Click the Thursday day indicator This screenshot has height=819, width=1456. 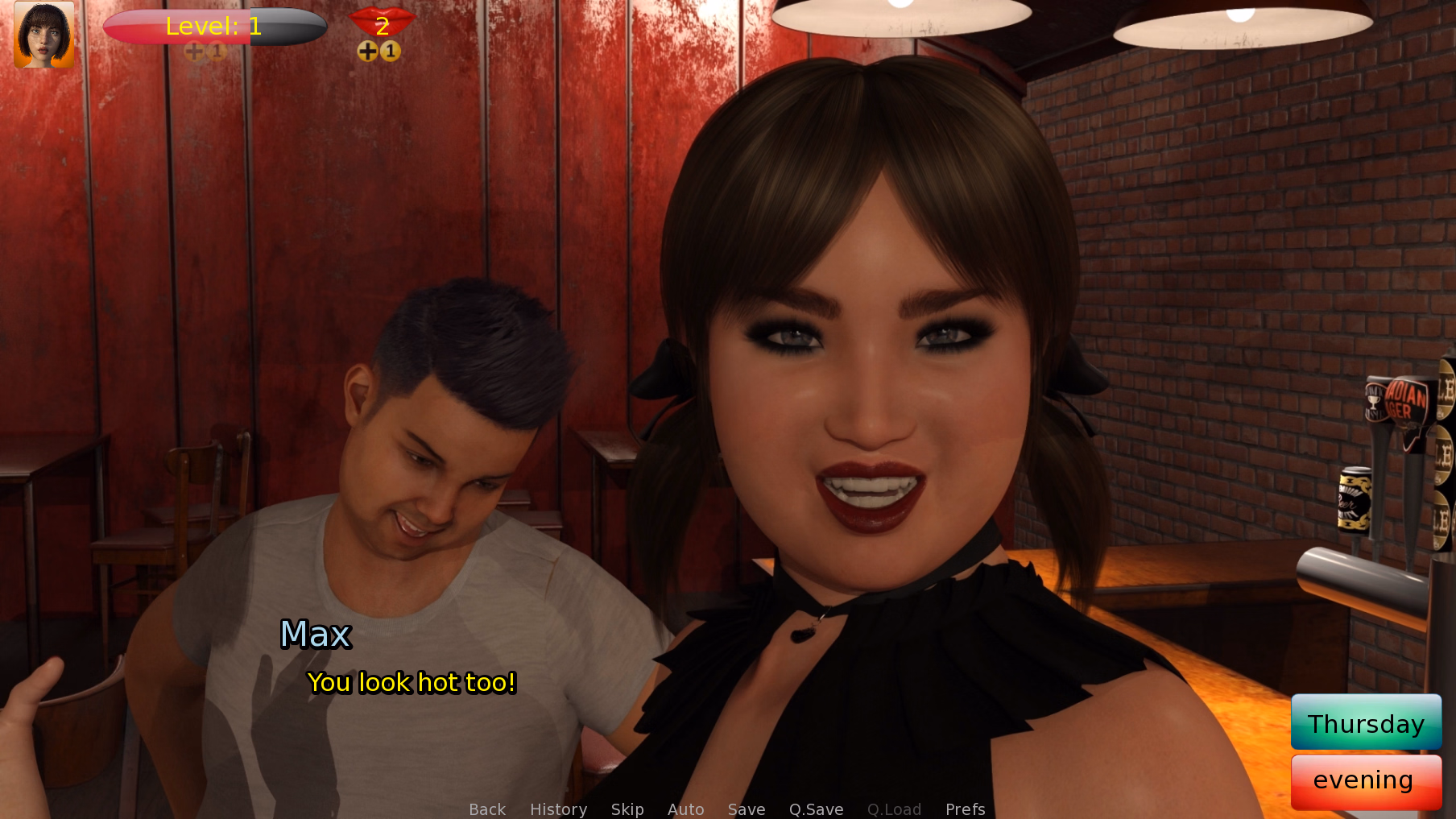click(x=1366, y=722)
